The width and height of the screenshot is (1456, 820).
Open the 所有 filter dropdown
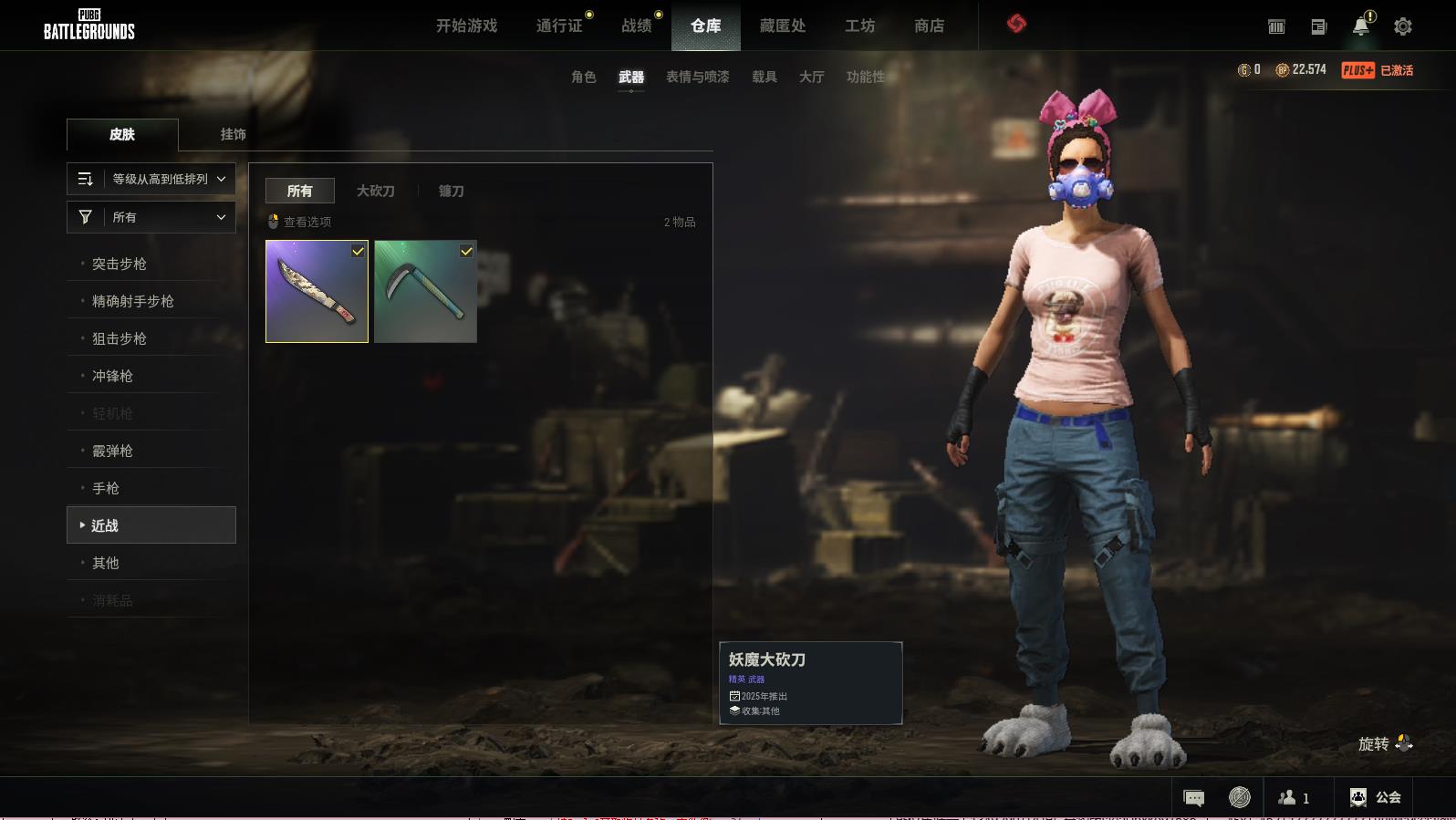(151, 217)
